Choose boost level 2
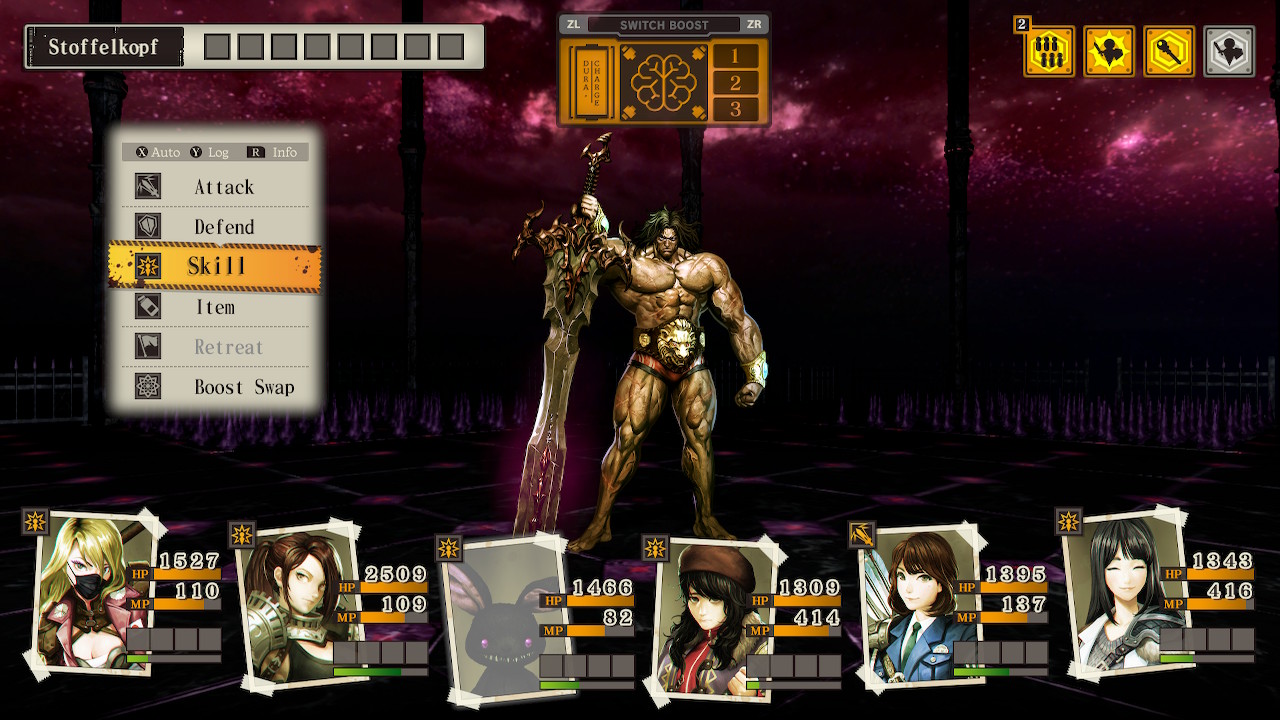Screen dimensions: 1280x720 point(736,83)
